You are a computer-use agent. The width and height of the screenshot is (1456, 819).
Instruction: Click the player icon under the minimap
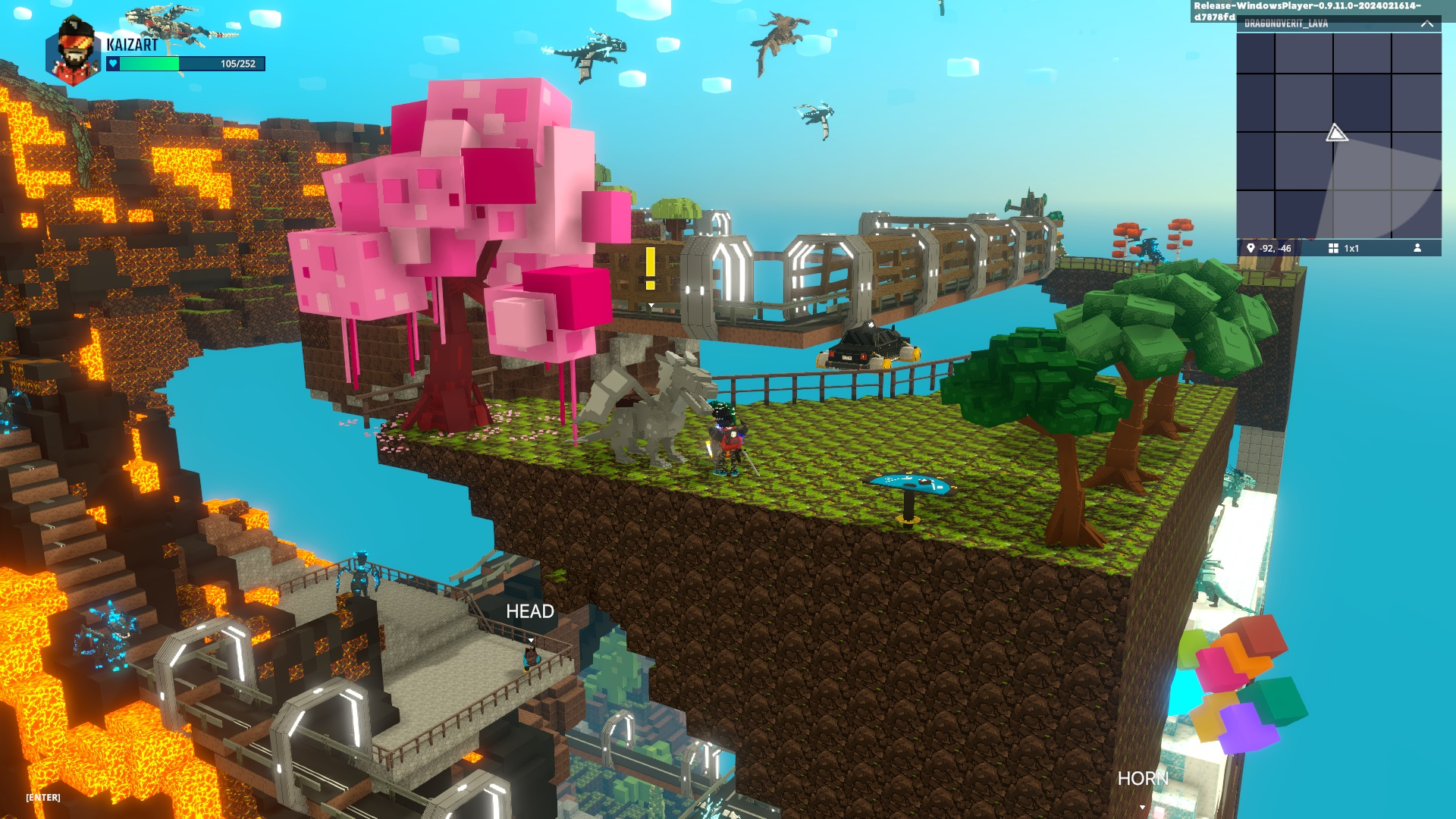pos(1417,248)
